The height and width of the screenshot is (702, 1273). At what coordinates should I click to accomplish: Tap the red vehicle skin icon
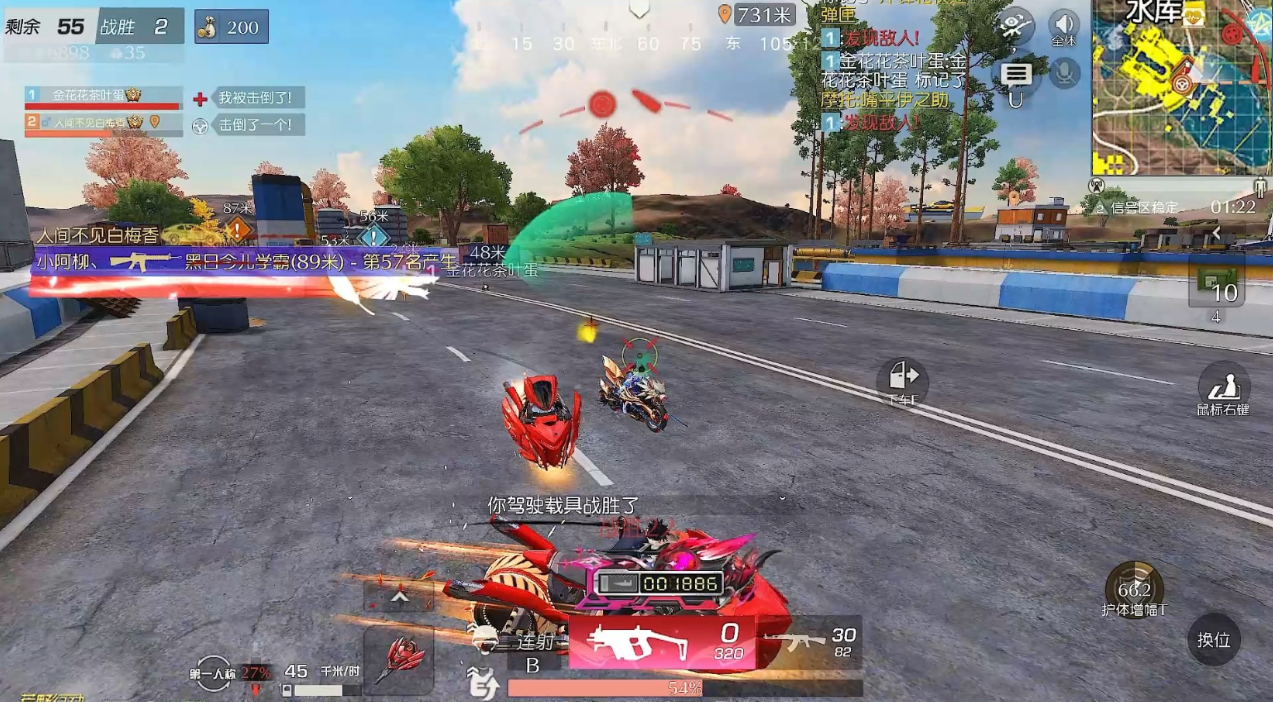[398, 660]
